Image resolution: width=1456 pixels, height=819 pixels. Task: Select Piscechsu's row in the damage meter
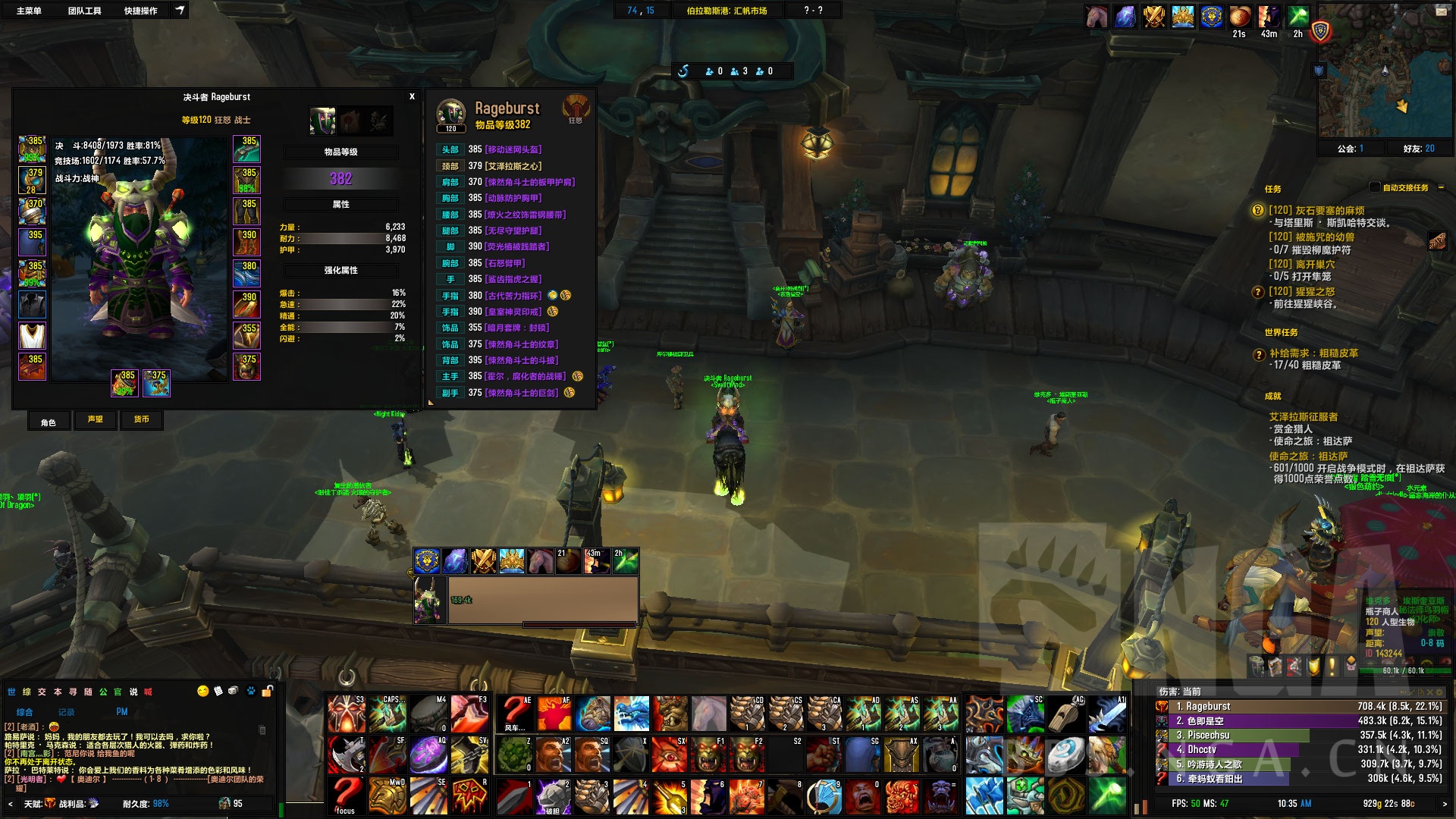pos(1297,735)
